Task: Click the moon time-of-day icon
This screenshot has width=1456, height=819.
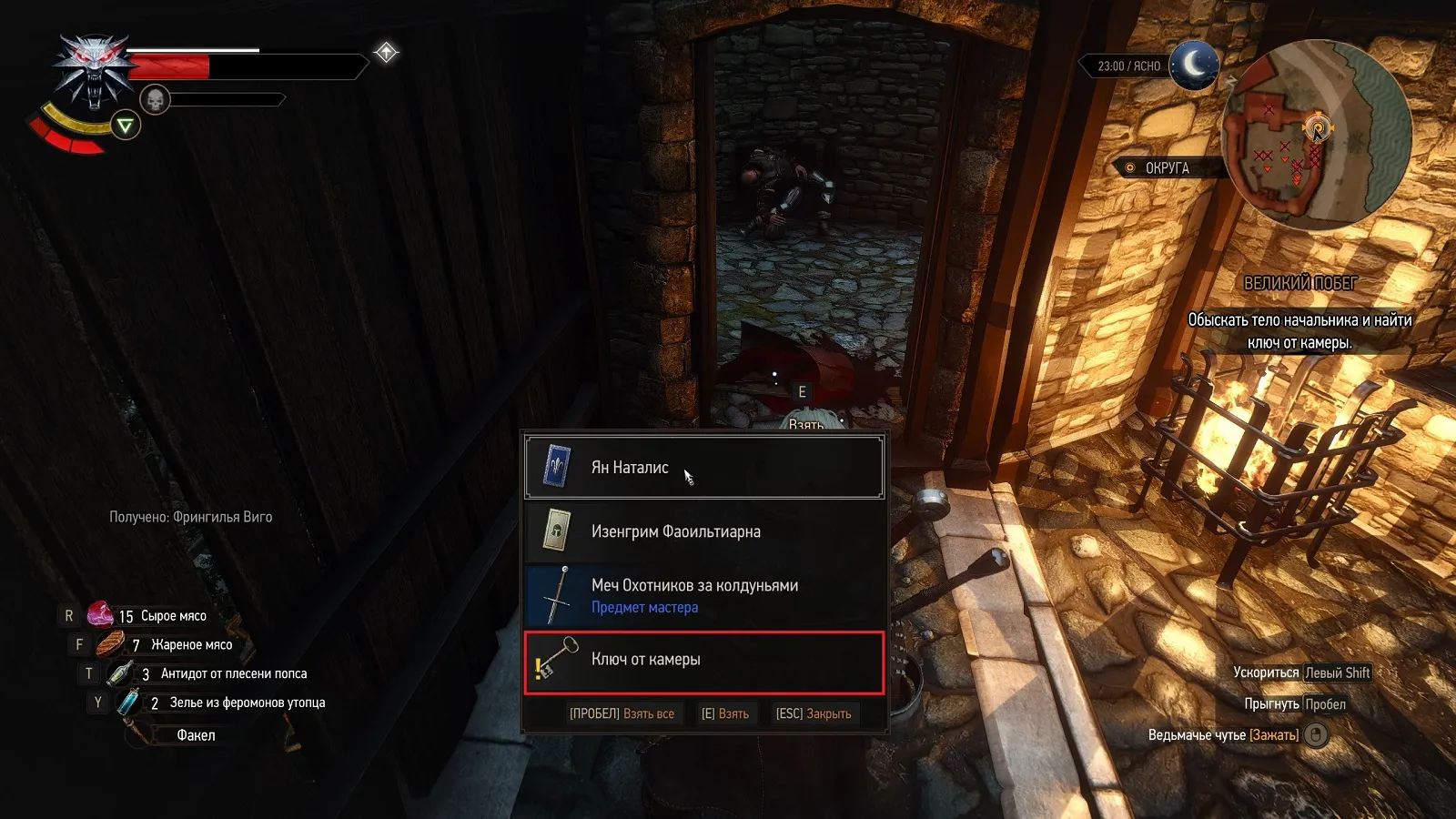Action: [1193, 65]
